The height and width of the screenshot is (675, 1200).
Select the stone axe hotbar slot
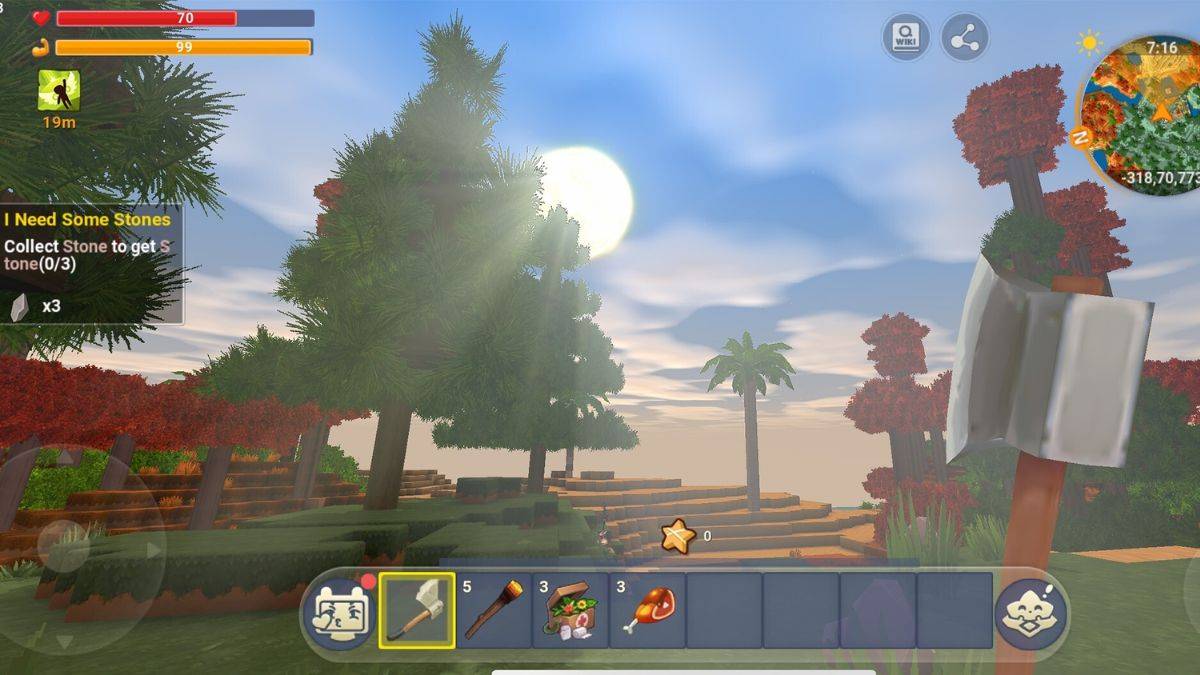[x=417, y=610]
